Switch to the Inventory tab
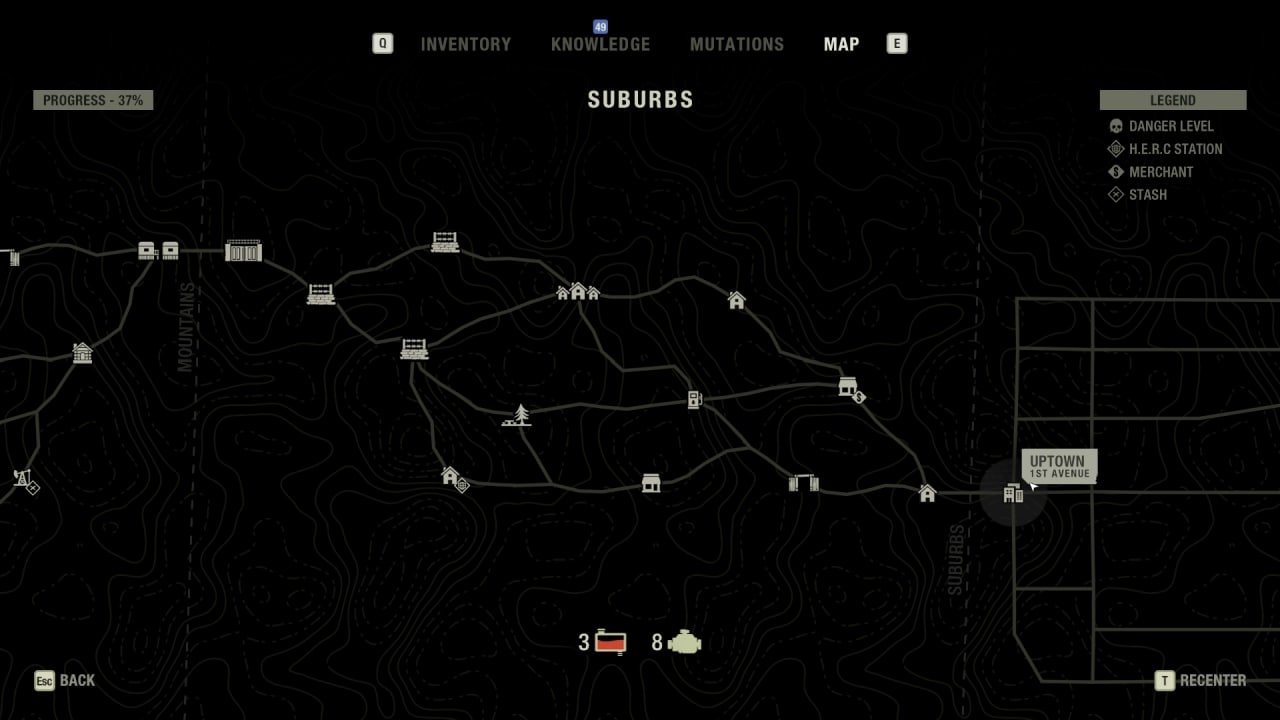 click(465, 44)
